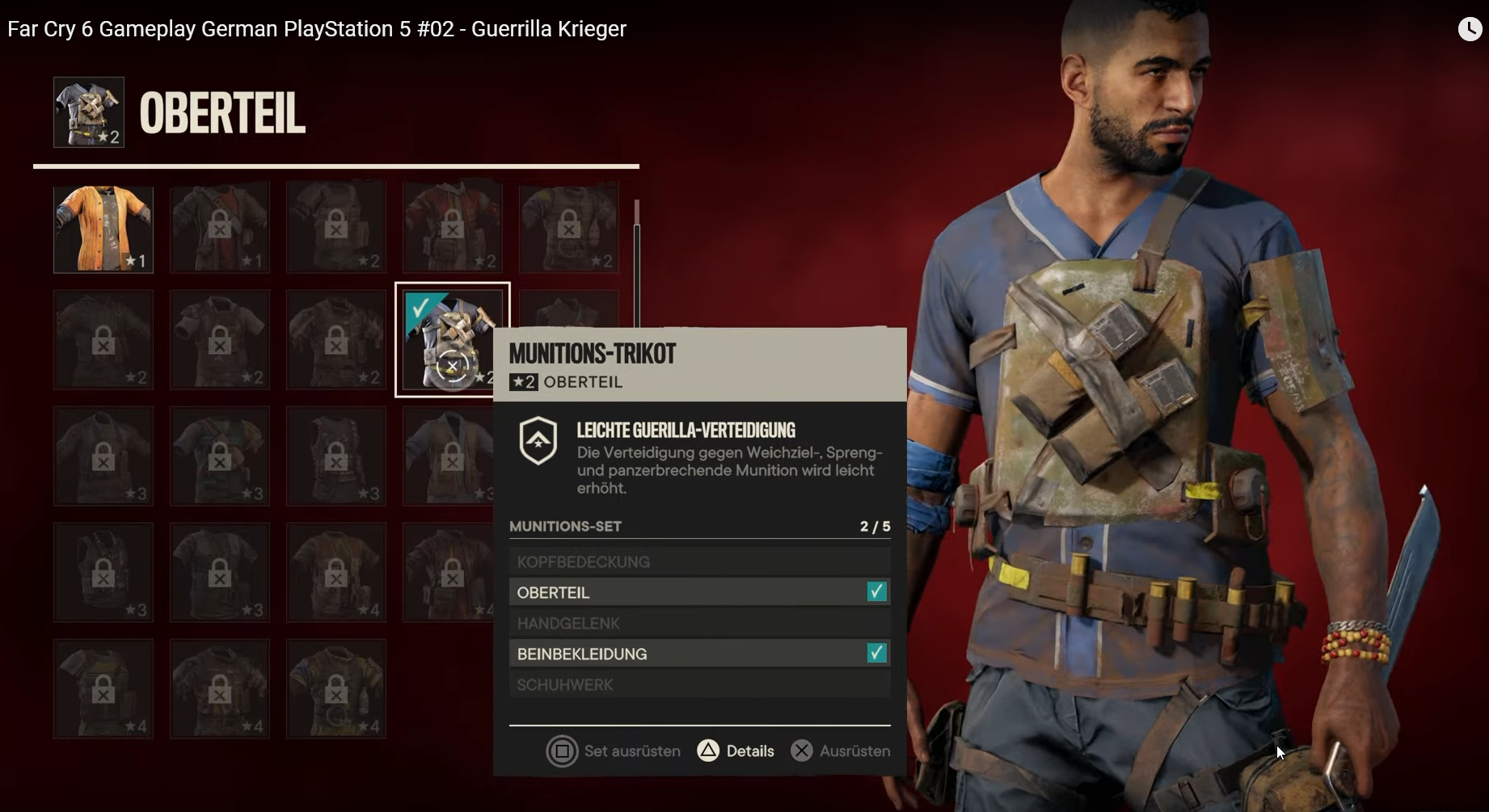Image resolution: width=1489 pixels, height=812 pixels.
Task: Select the Leichte Guerilla-Verteidigung set bonus icon
Action: pyautogui.click(x=538, y=440)
